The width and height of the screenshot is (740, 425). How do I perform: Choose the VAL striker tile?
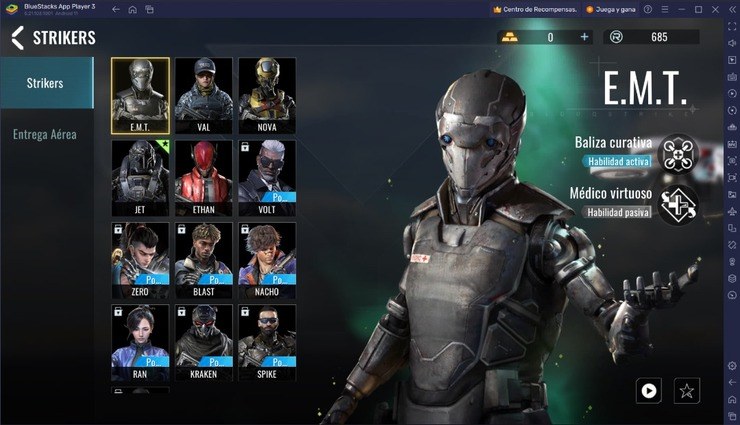pos(204,95)
